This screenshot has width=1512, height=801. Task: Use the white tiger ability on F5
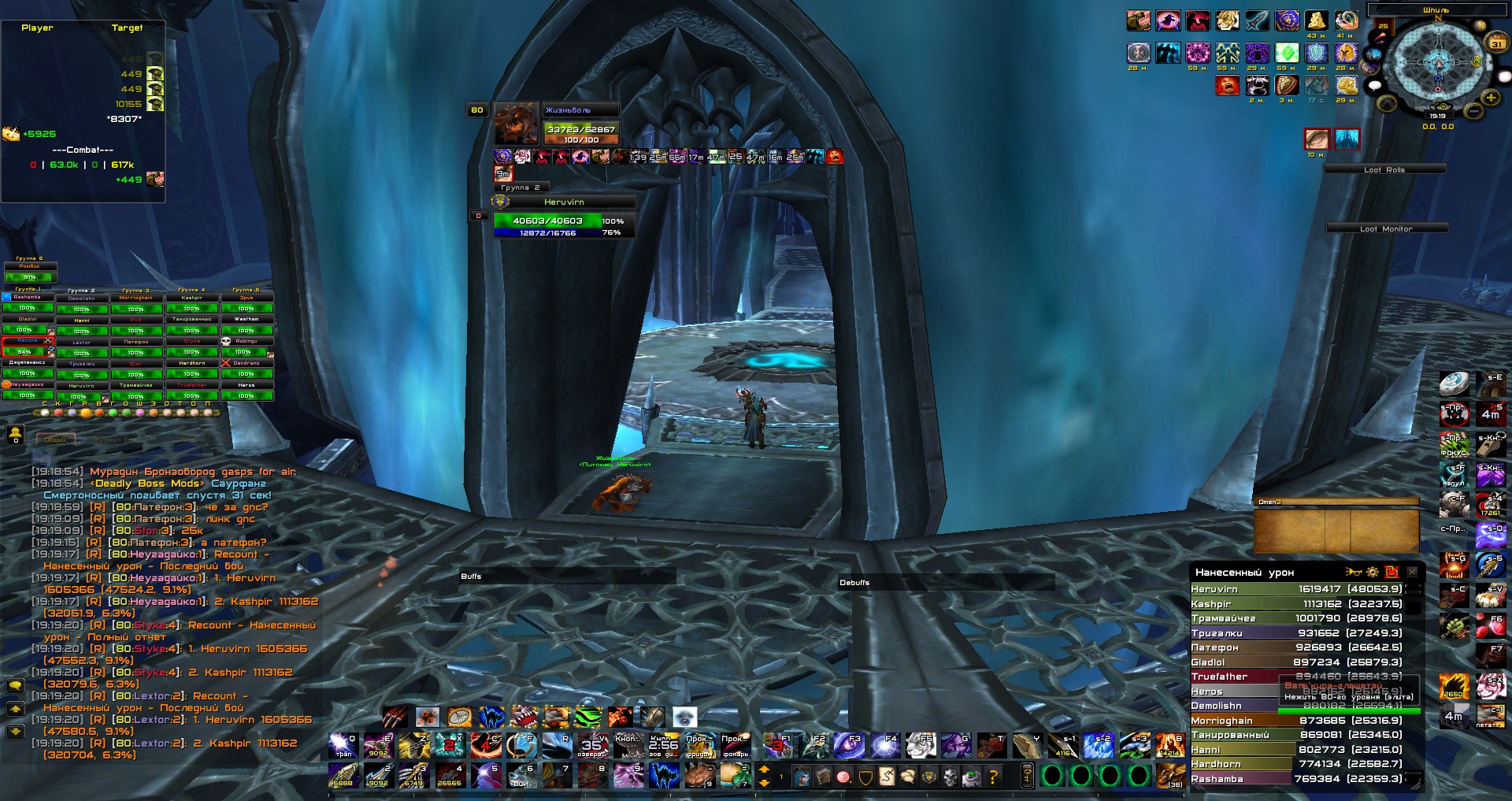point(919,745)
